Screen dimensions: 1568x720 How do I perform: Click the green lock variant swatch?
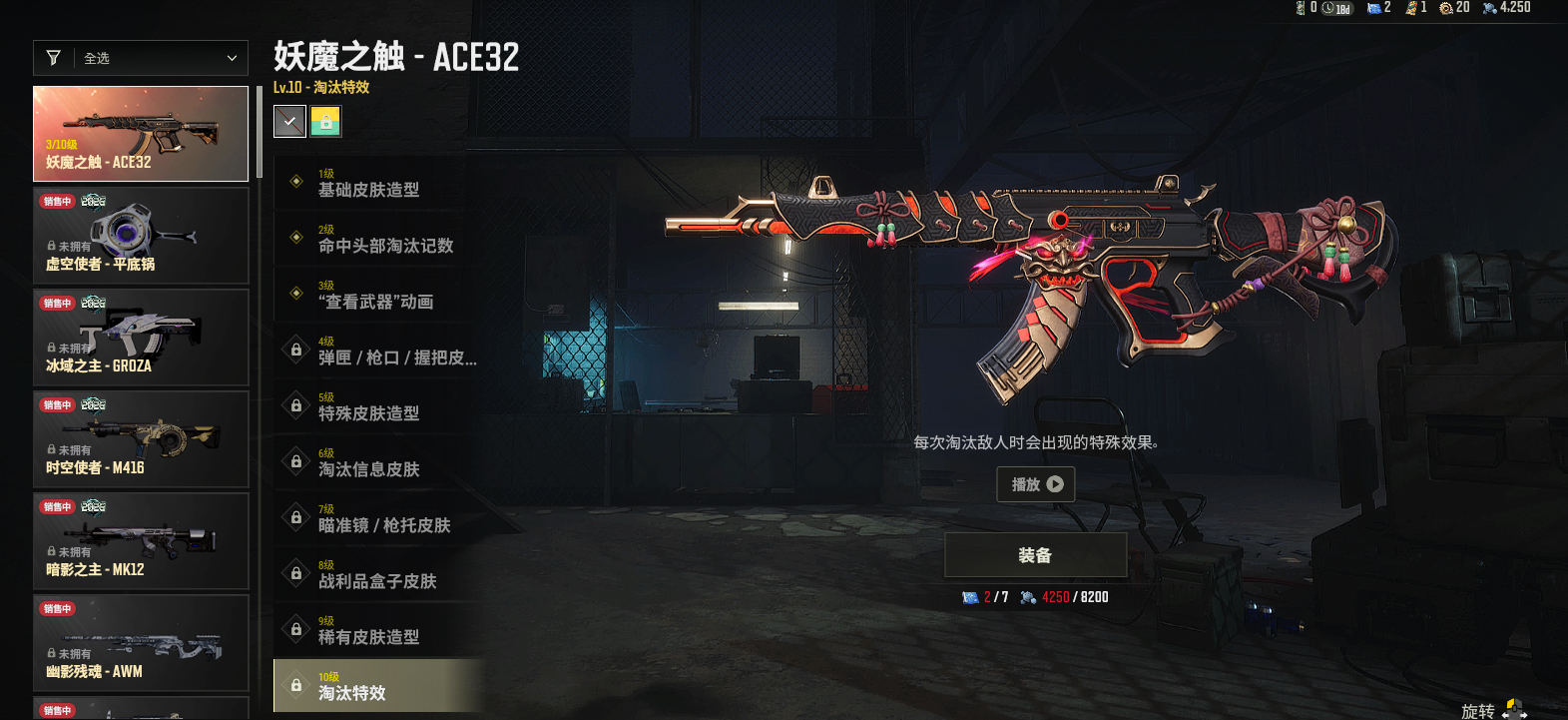tap(325, 122)
